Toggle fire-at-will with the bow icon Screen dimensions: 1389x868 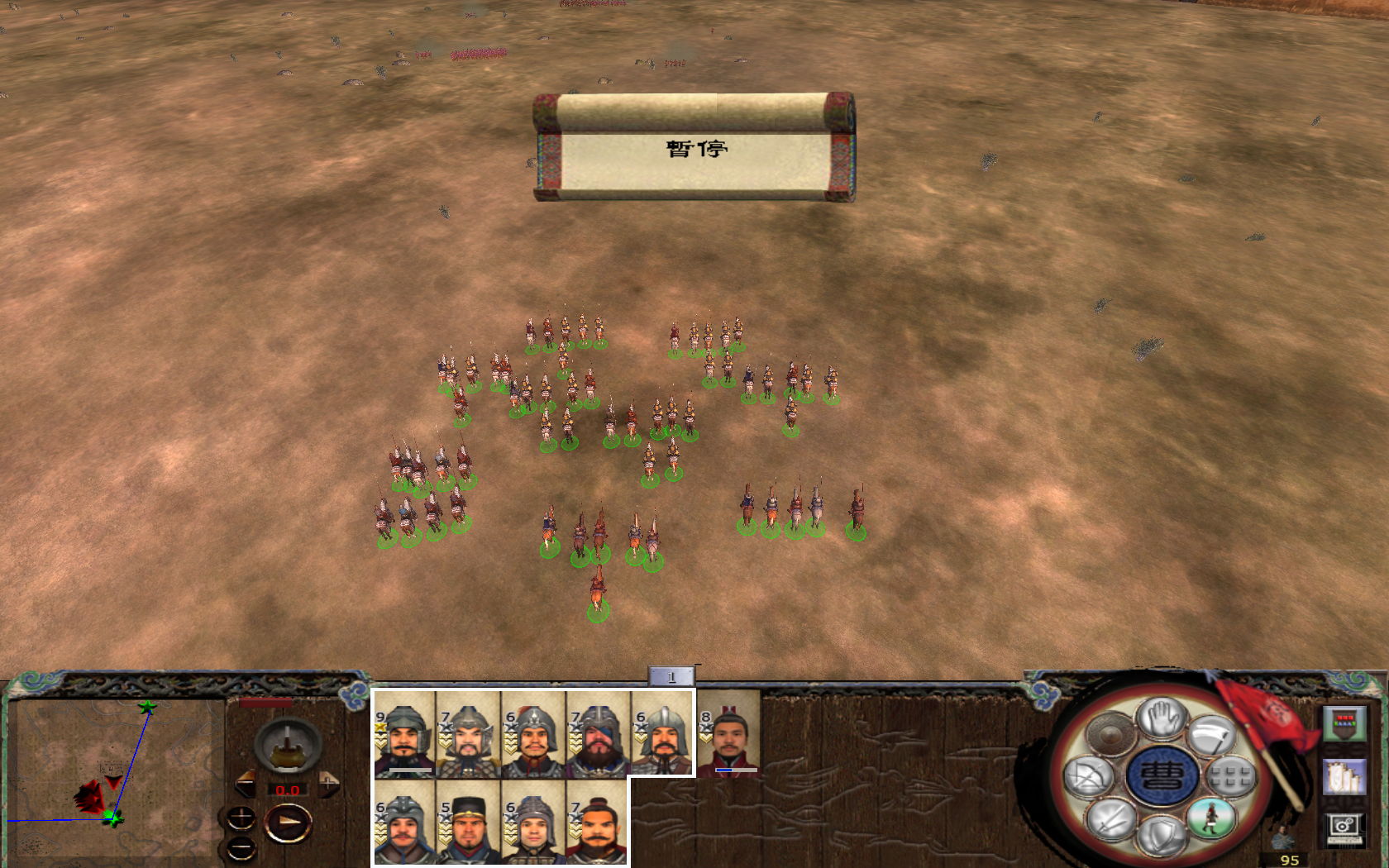[x=1089, y=776]
